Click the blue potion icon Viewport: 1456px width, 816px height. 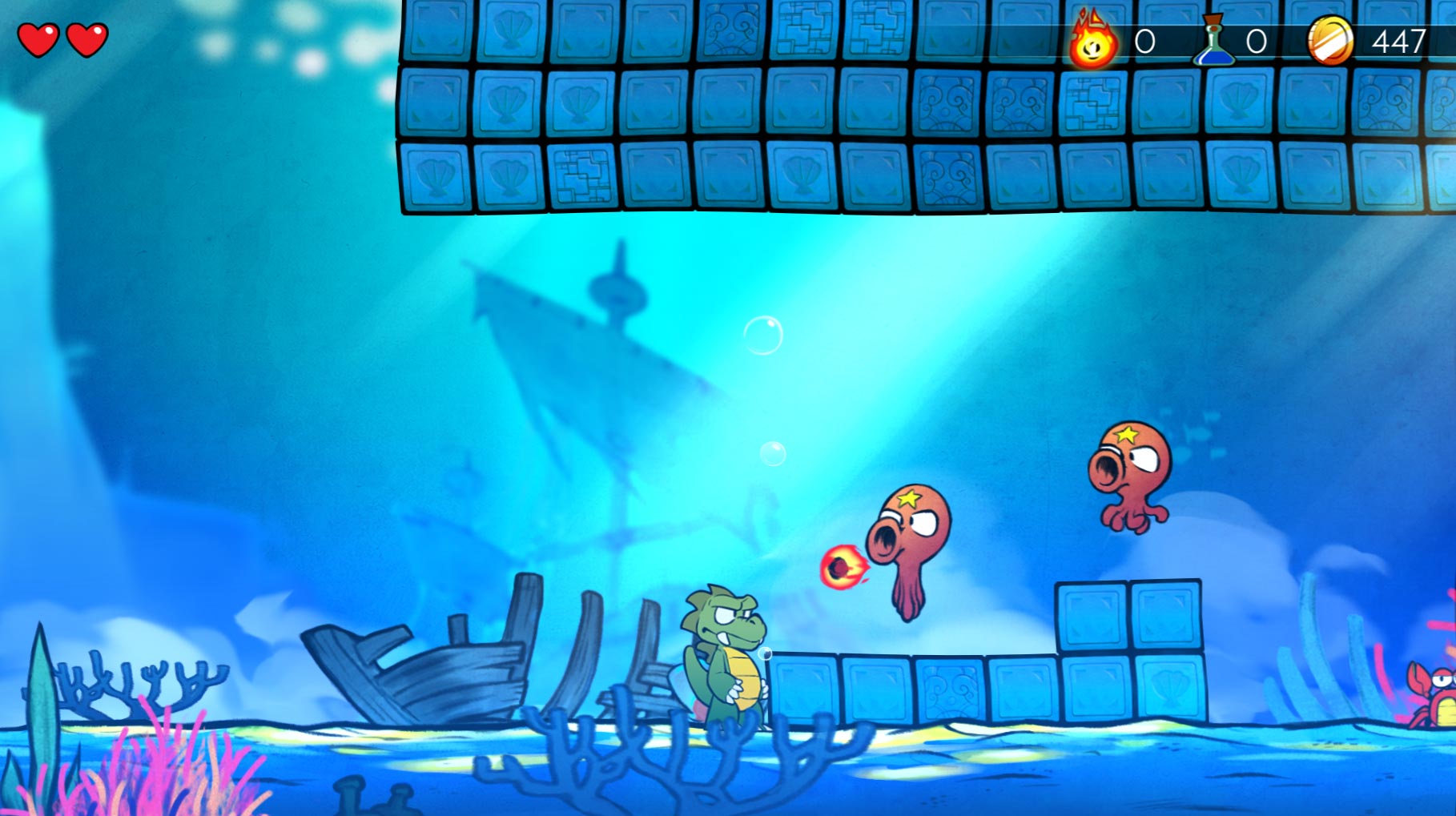1213,40
